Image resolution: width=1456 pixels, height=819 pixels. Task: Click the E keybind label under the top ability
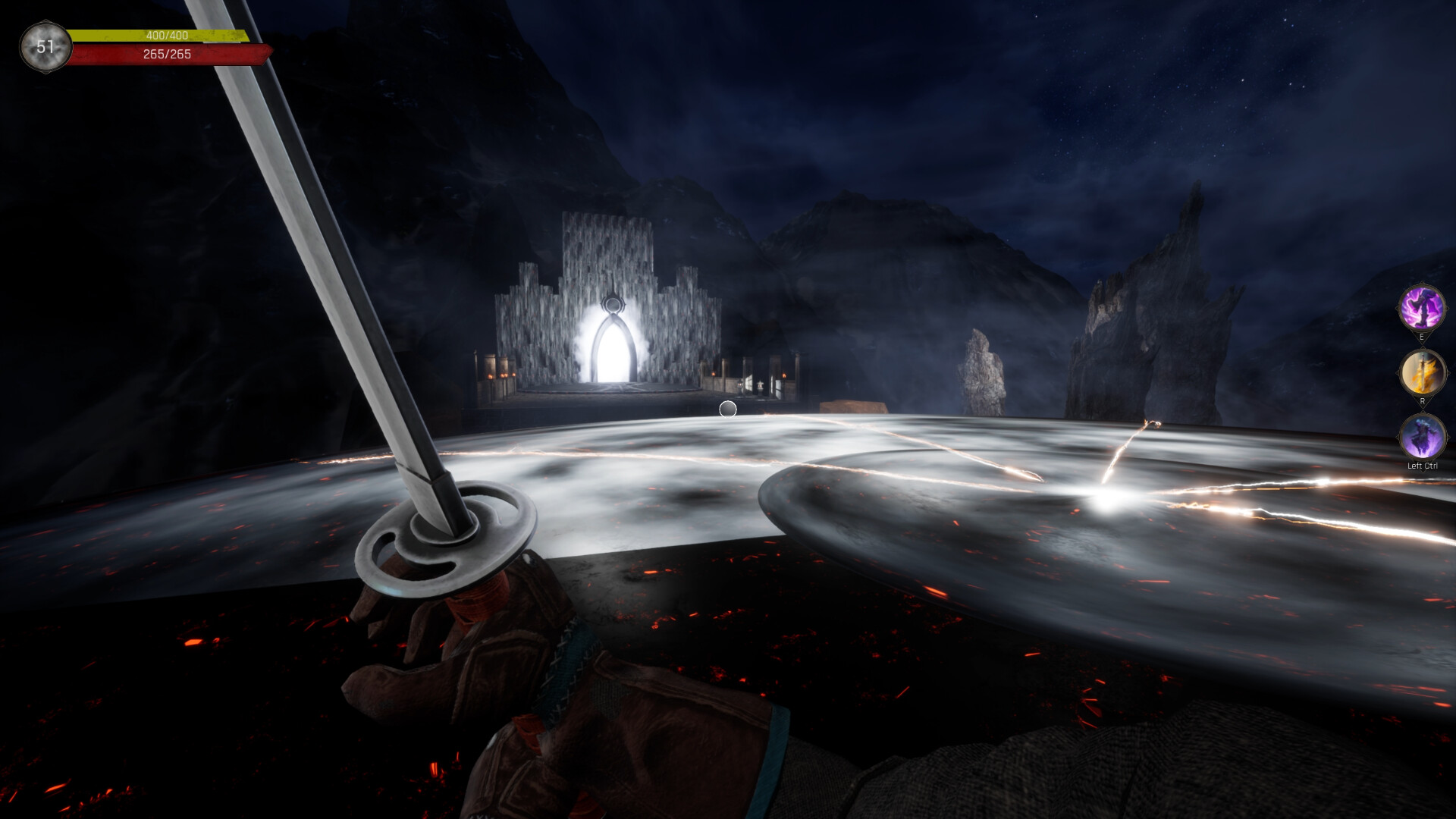(x=1422, y=335)
